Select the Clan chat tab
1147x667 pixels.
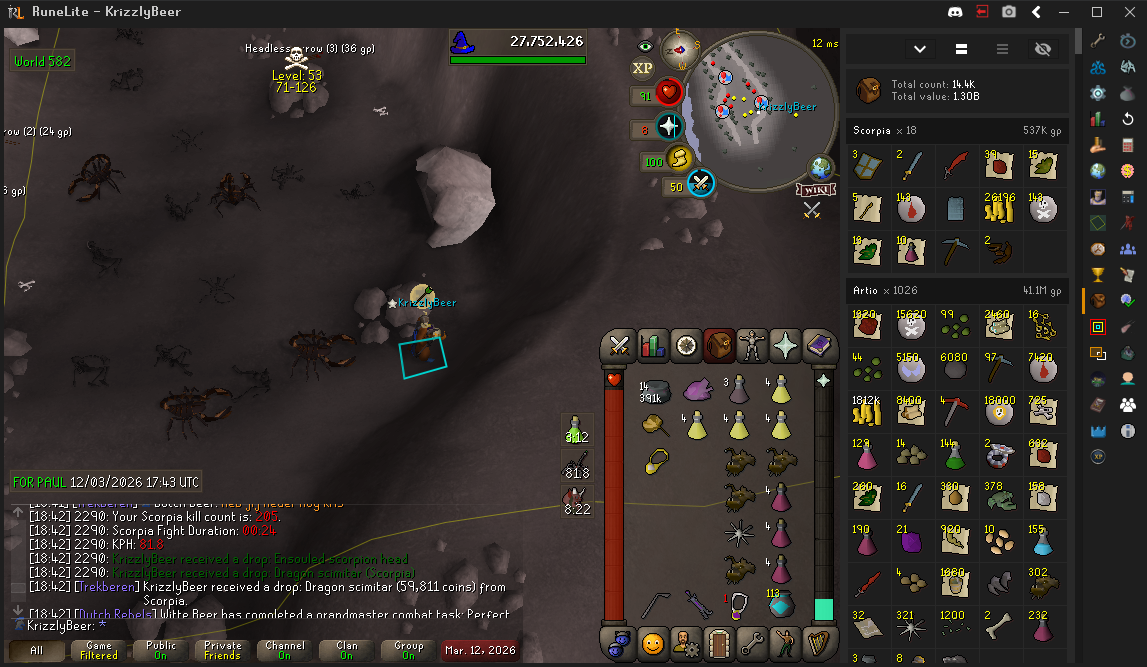point(347,650)
